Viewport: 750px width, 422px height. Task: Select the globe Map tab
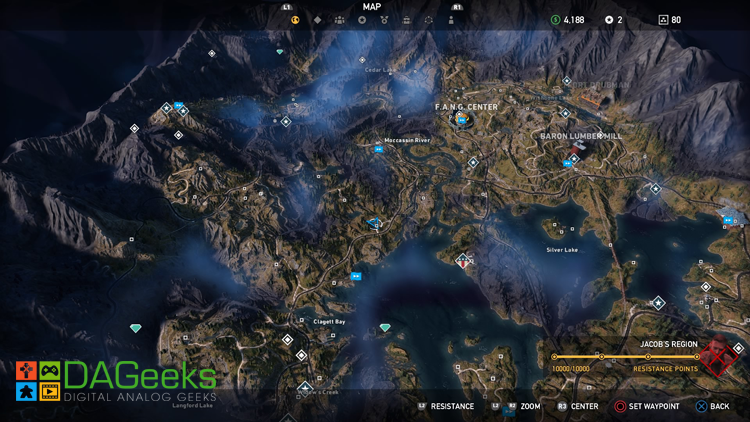coord(295,20)
